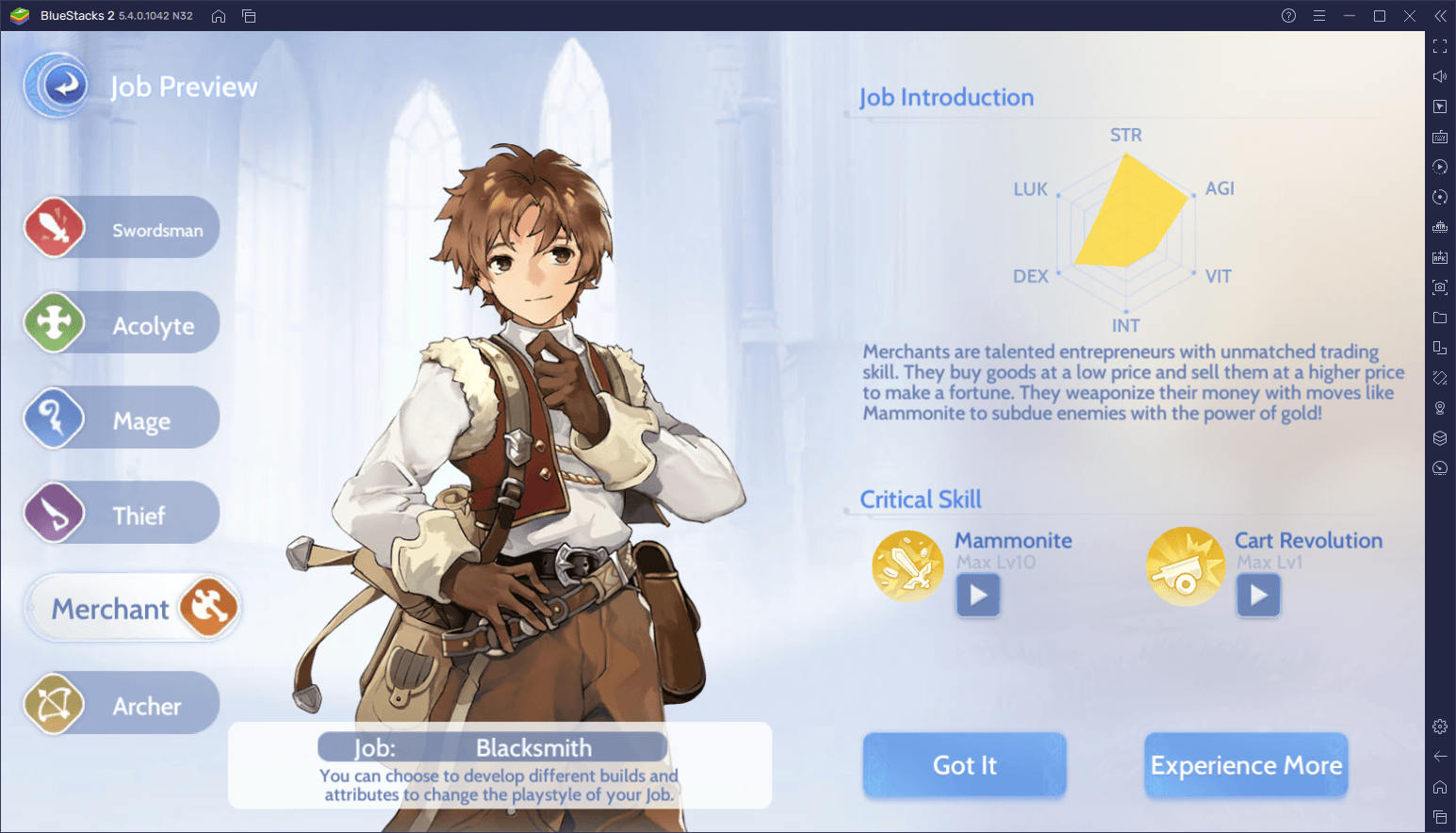Enable fullscreen mode from the sidebar
1456x833 pixels.
click(x=1440, y=45)
